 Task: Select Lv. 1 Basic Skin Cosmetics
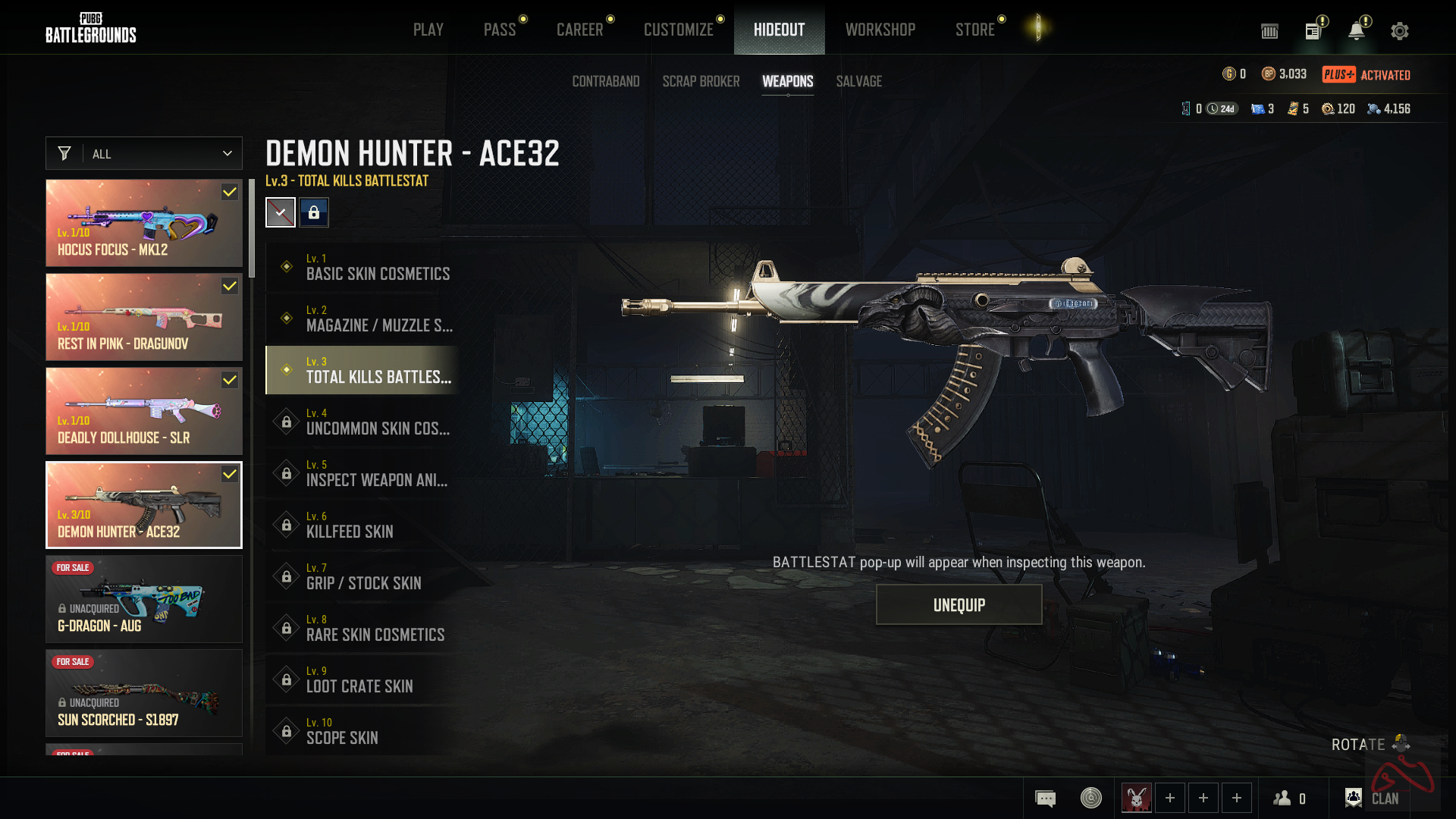362,267
